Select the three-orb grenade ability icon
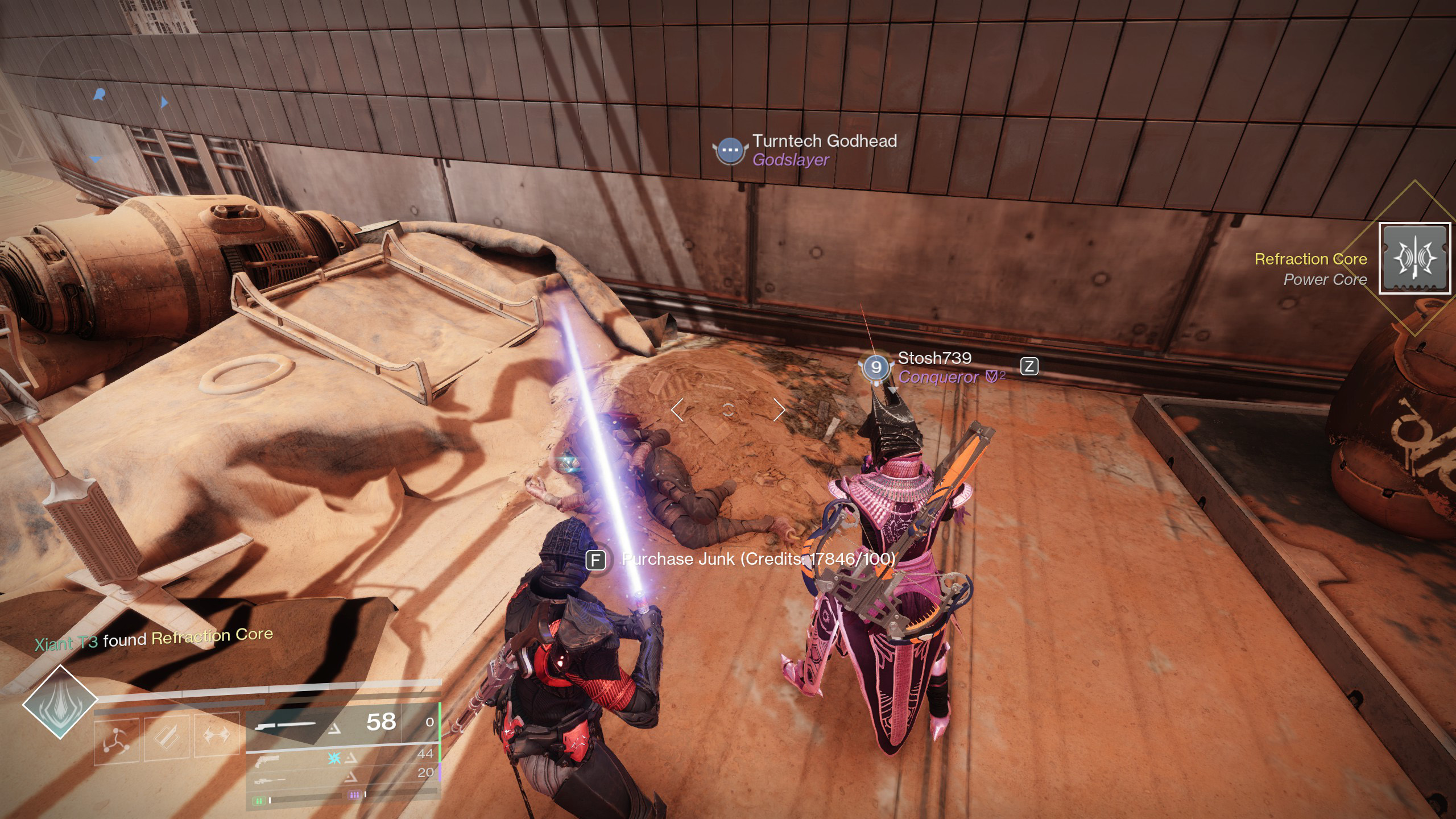1456x819 pixels. click(x=116, y=739)
